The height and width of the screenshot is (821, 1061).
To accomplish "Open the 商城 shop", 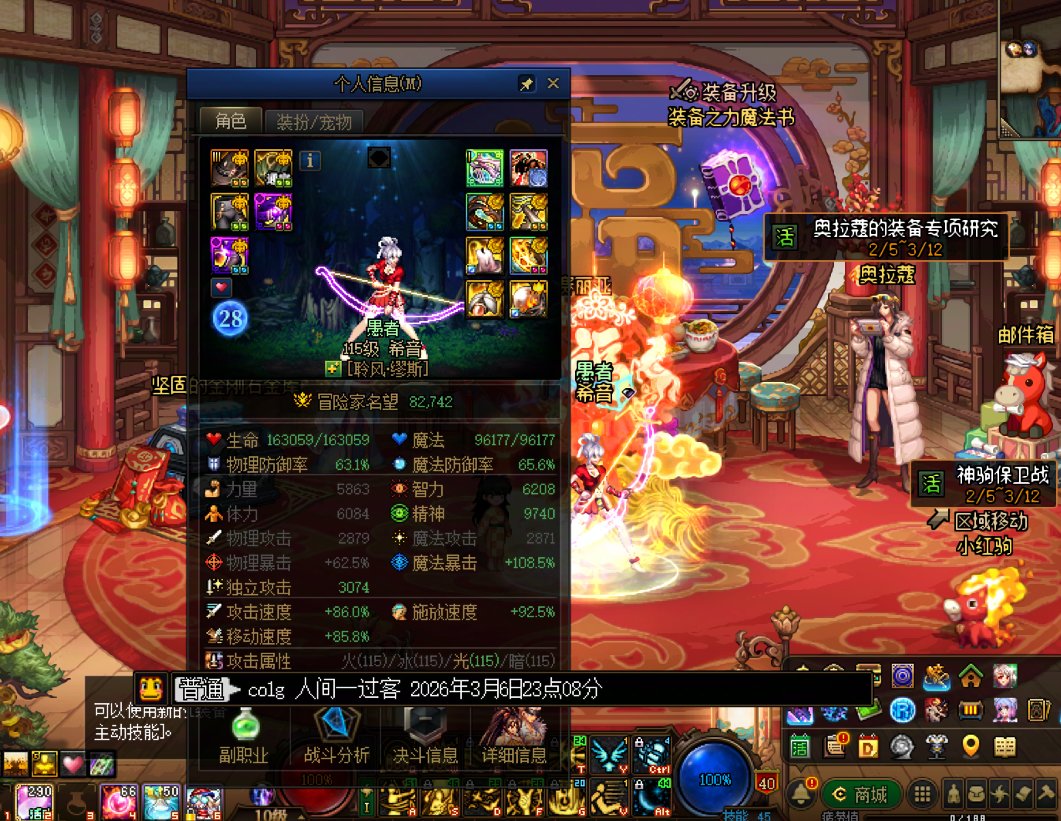I will [x=861, y=795].
